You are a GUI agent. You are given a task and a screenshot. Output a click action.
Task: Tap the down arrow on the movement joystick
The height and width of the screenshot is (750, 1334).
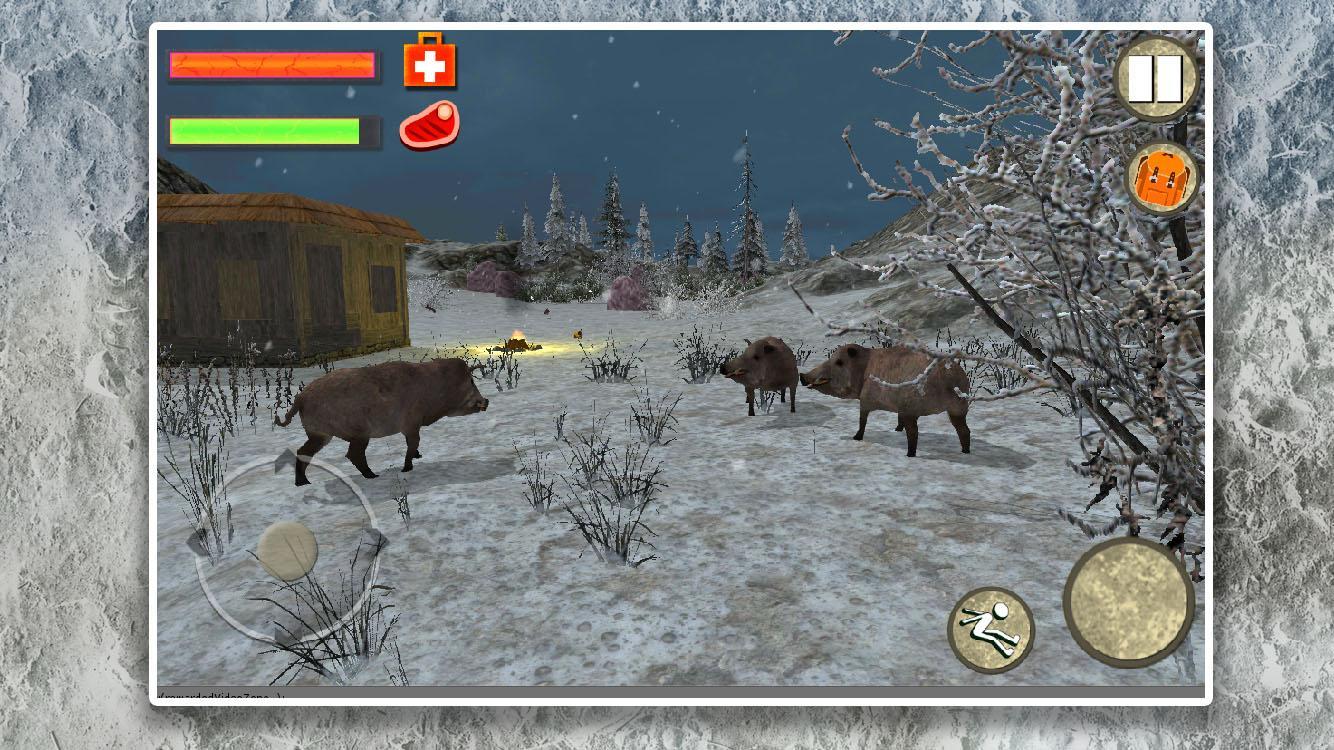287,634
